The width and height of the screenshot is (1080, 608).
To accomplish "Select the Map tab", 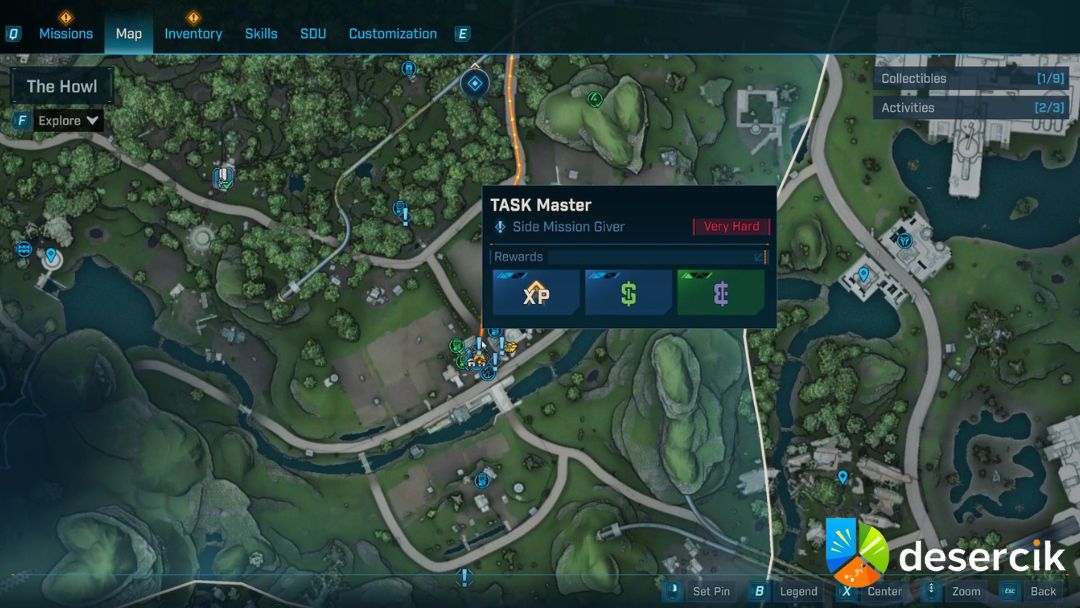I will pos(129,33).
